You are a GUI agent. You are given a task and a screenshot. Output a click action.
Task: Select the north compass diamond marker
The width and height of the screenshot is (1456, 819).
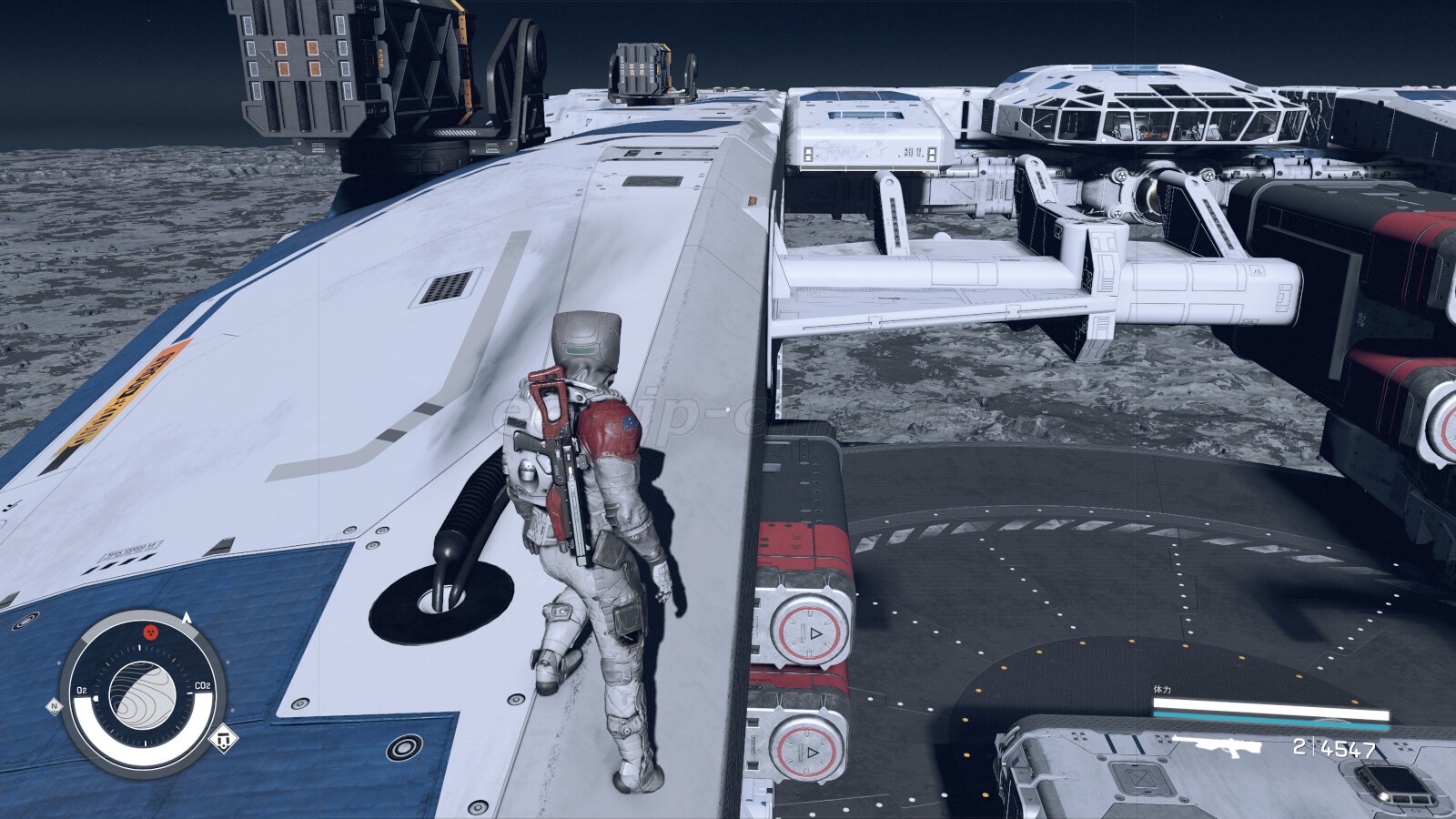[55, 706]
